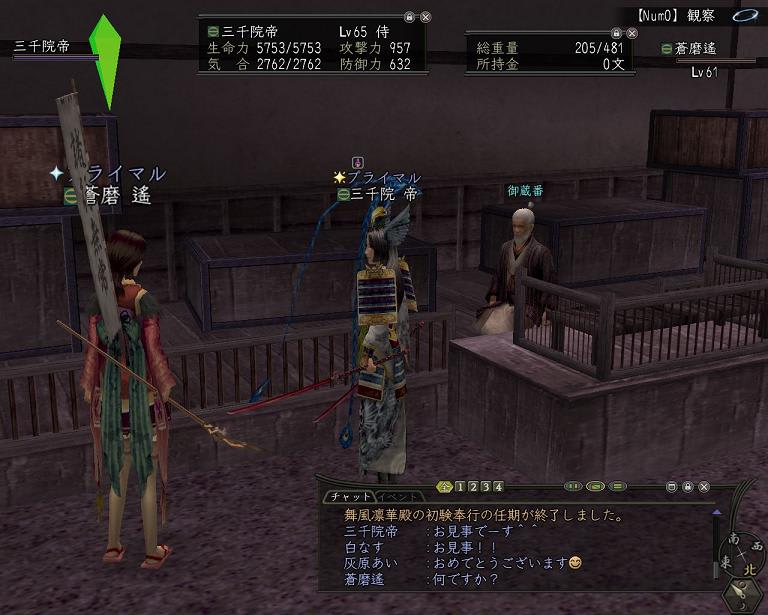Screen dimensions: 768x615
Task: Select the 全 all-channels chat filter
Action: point(445,487)
